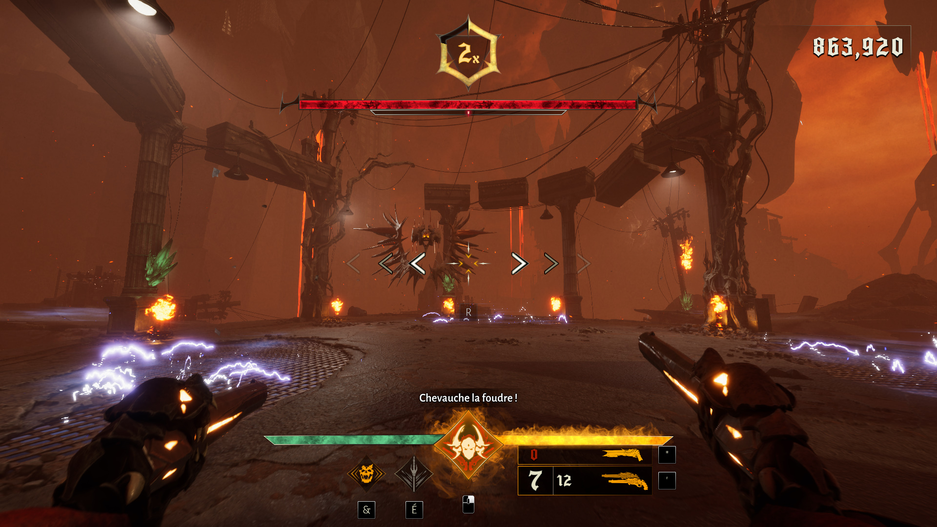Click the horned demon ultimate emblem
The image size is (937, 527).
click(466, 444)
